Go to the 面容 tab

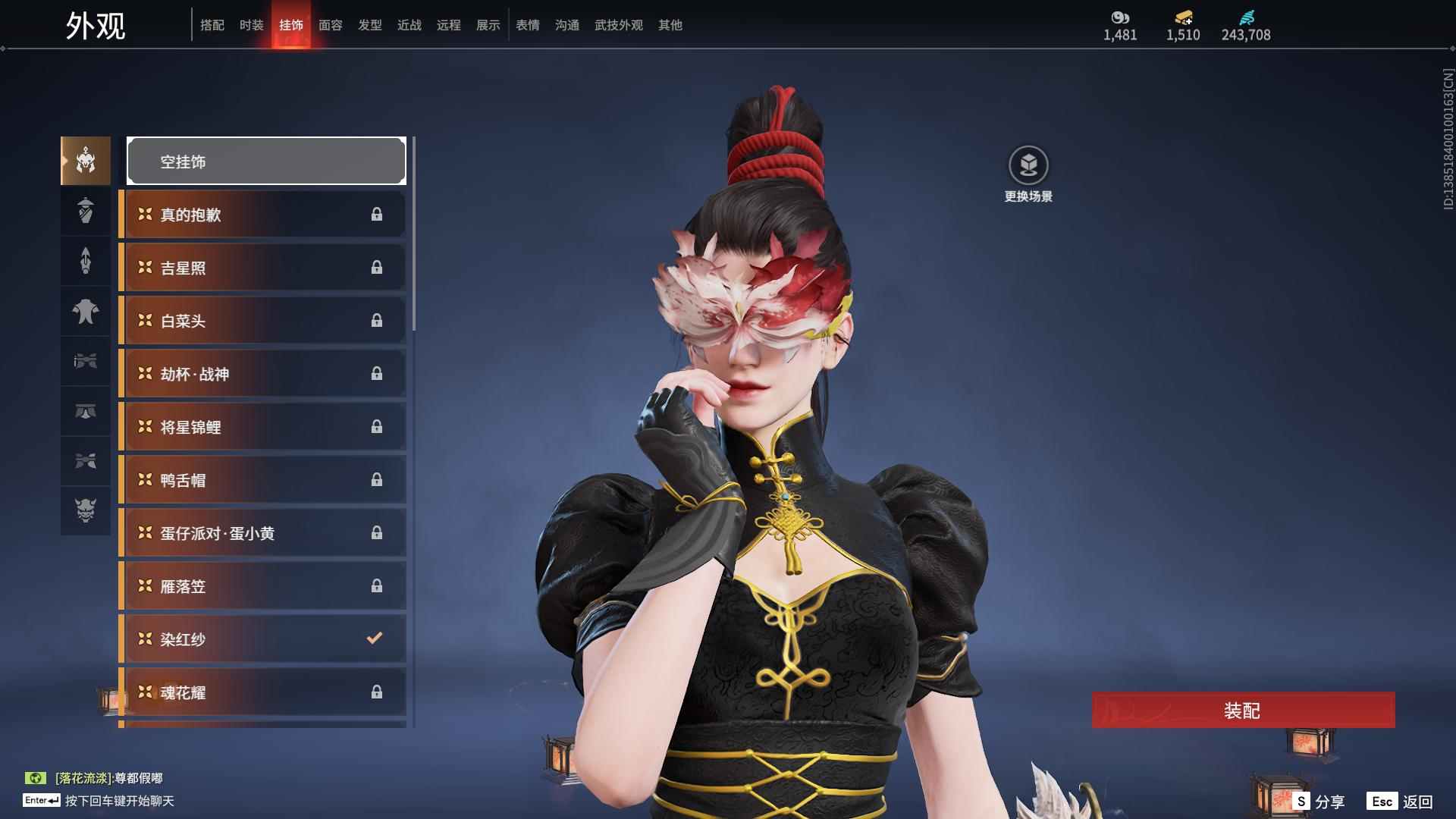[330, 25]
